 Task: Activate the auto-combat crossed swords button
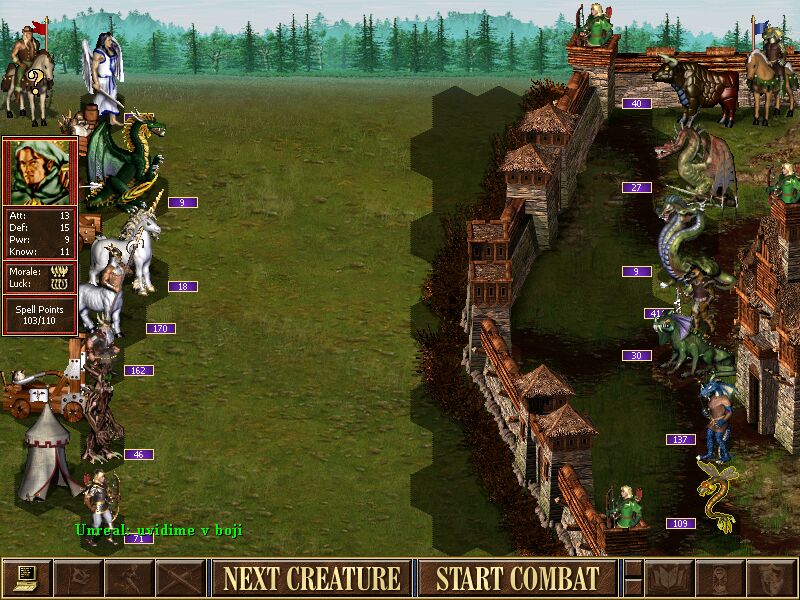click(x=180, y=578)
